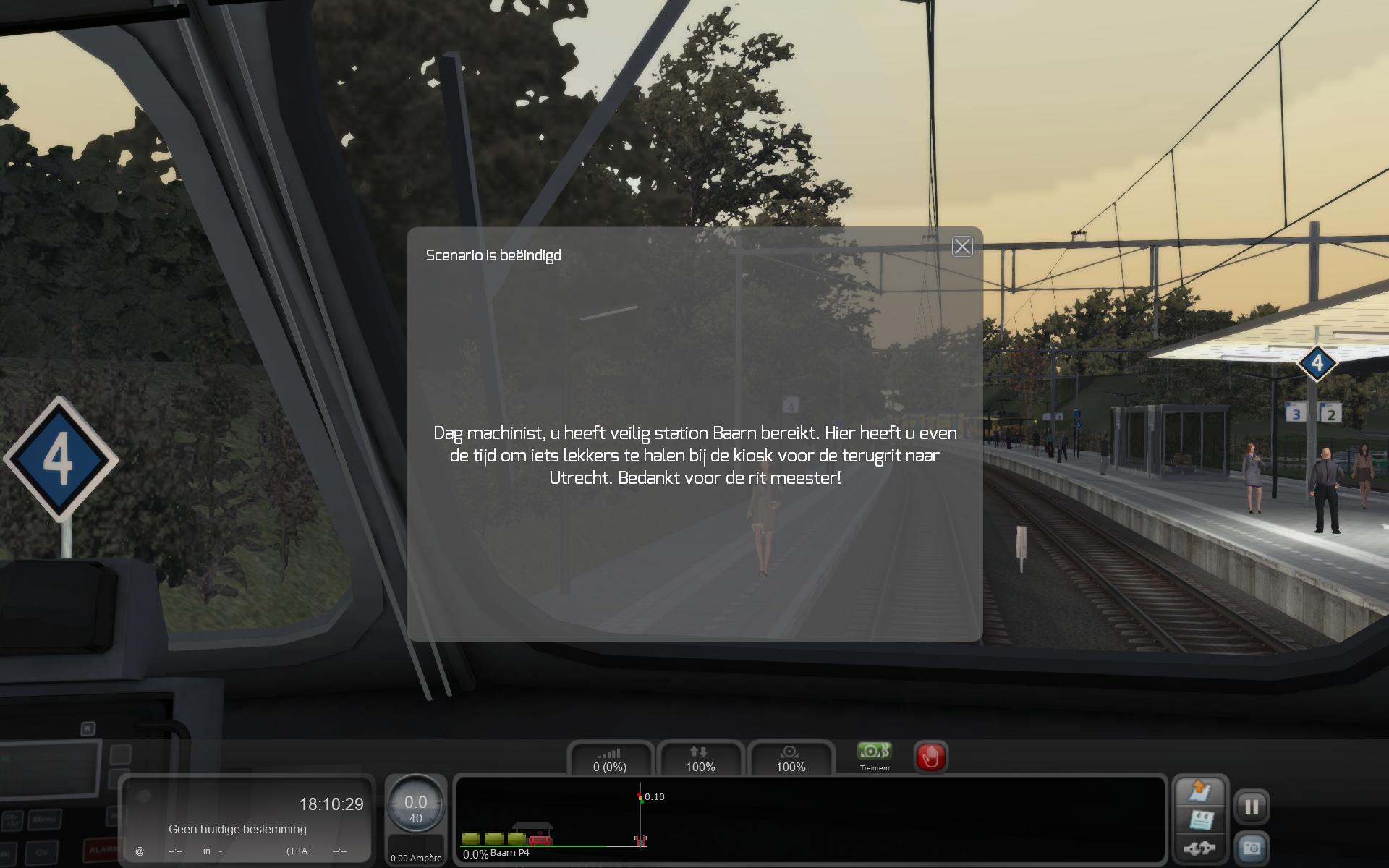Toggle the green Treinrem train brake
The height and width of the screenshot is (868, 1389).
click(874, 754)
